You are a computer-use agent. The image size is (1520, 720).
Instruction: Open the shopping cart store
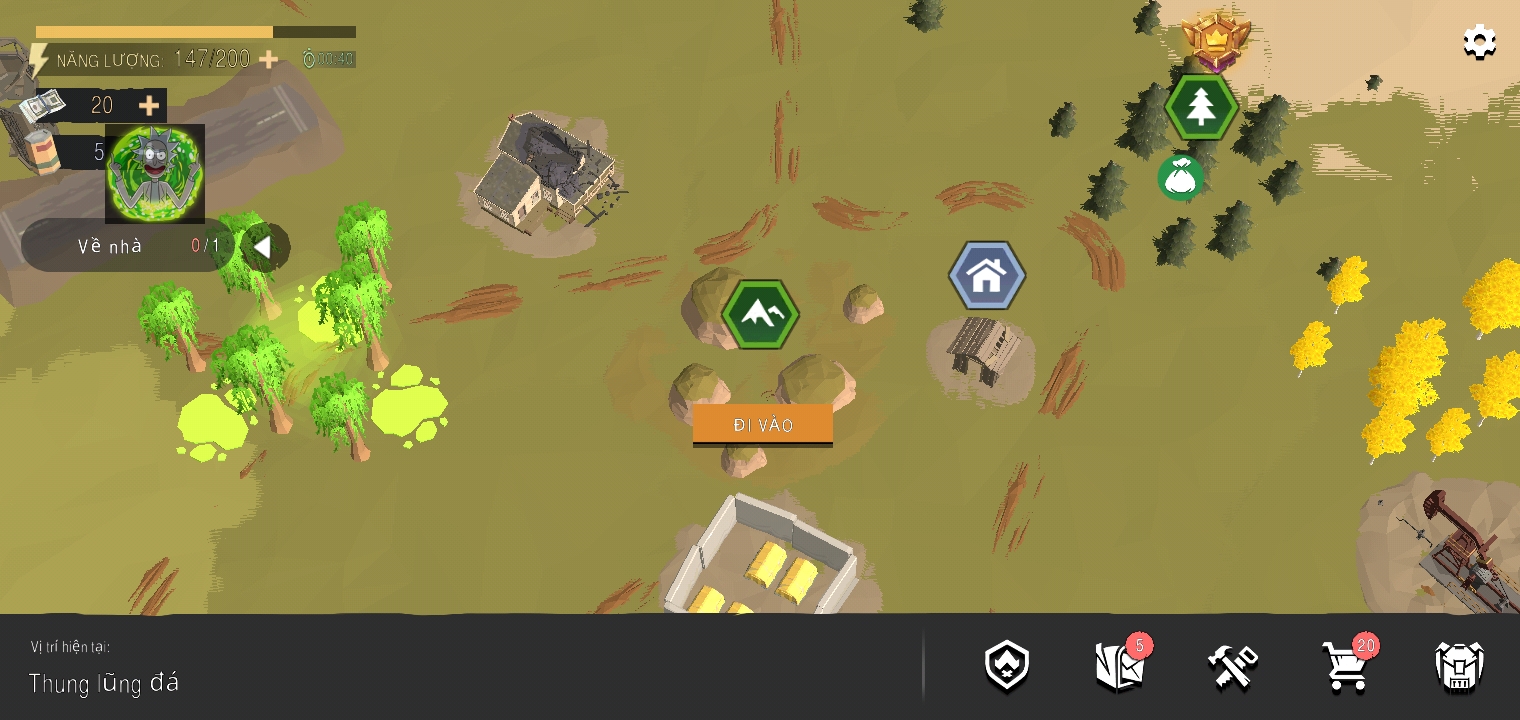pos(1345,666)
